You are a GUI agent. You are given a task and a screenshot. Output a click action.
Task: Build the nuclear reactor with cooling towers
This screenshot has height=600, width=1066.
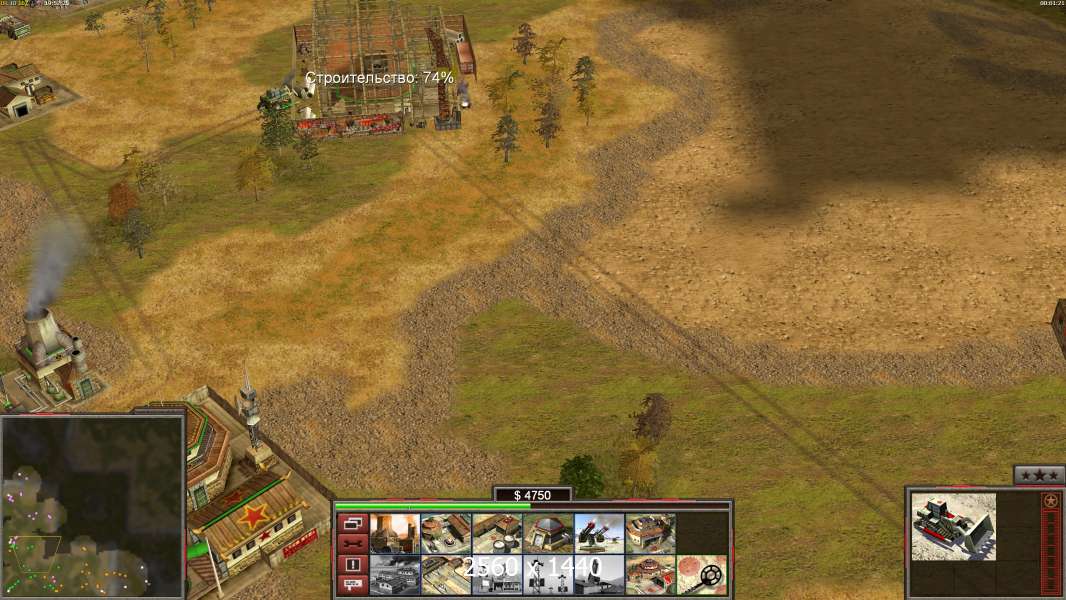pos(394,533)
